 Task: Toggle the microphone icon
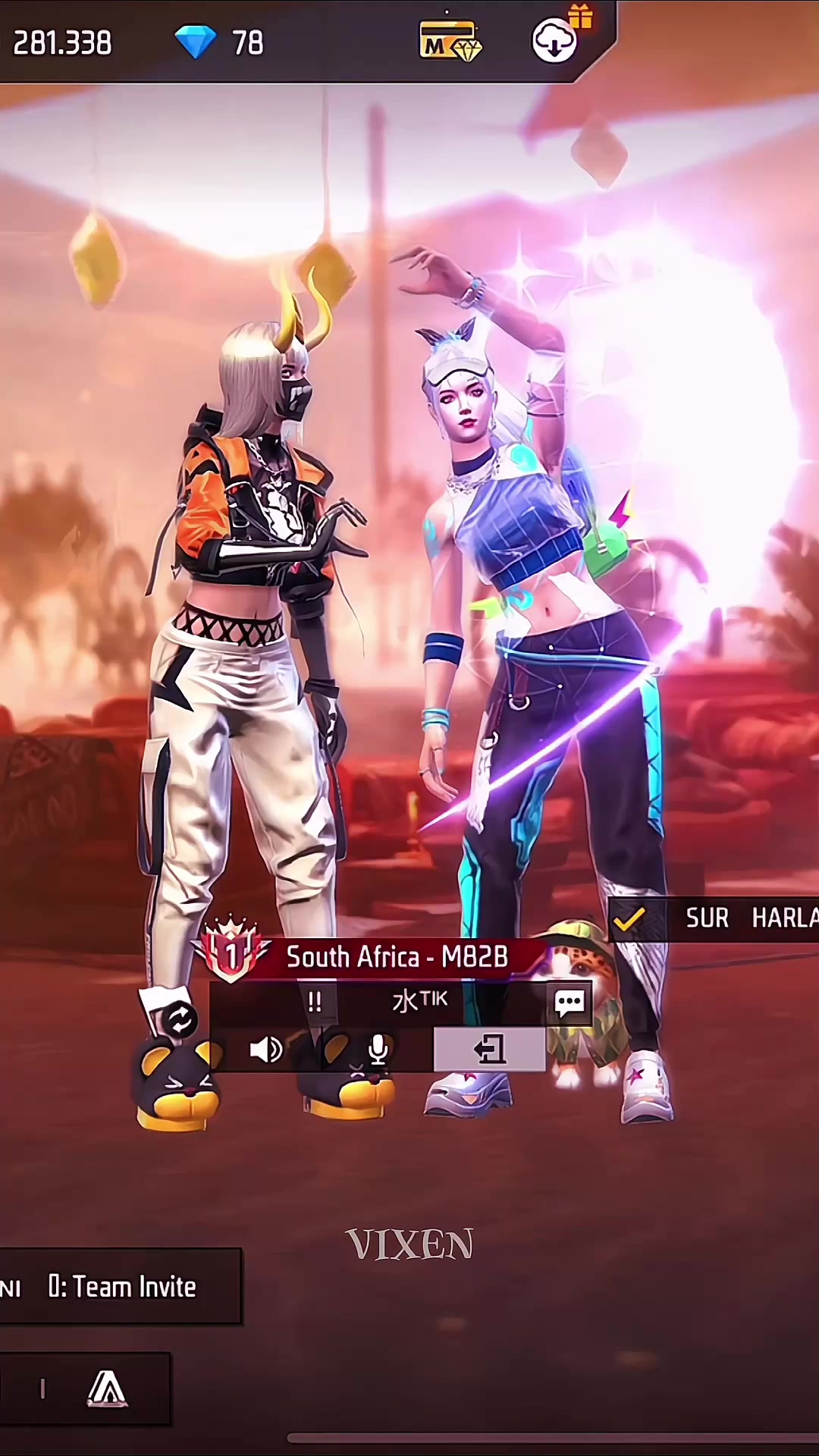(378, 1050)
